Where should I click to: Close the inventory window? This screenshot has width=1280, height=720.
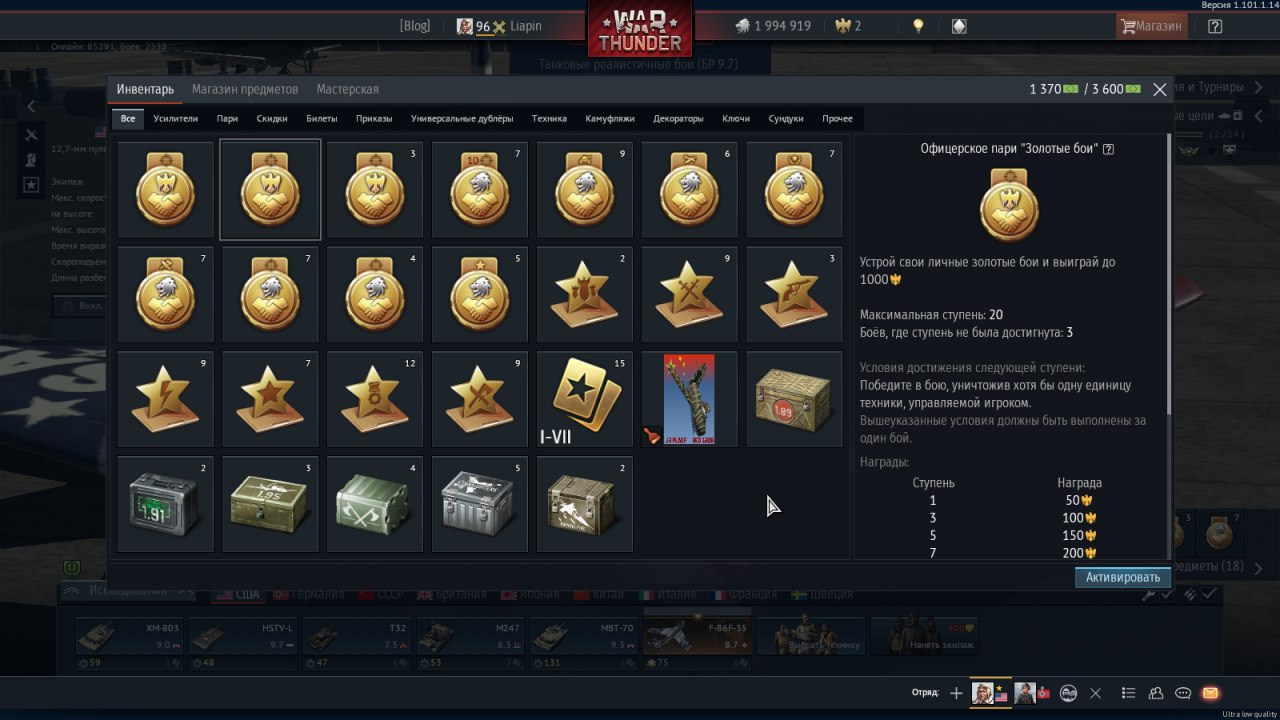click(x=1160, y=90)
